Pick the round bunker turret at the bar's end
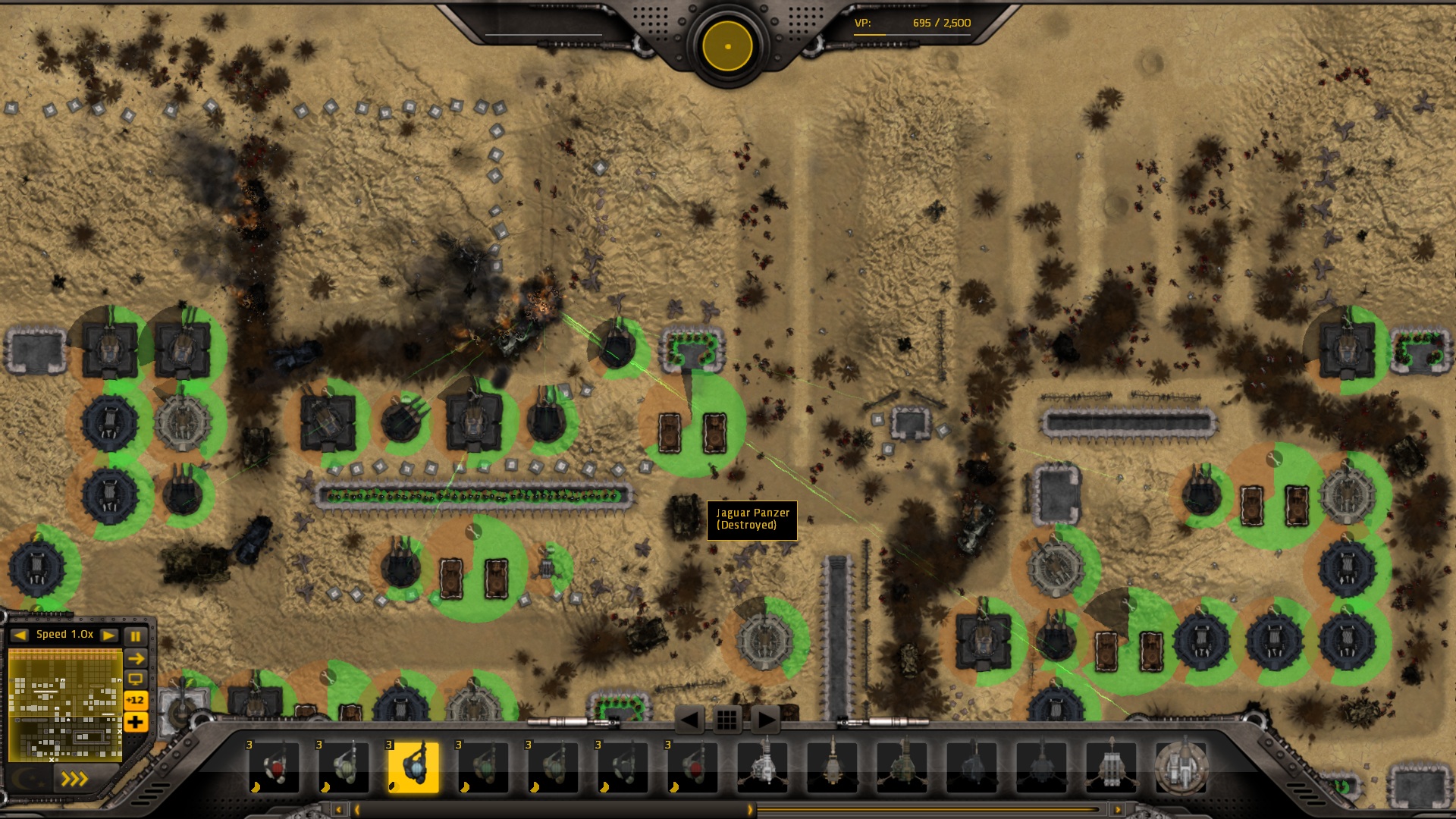Image resolution: width=1456 pixels, height=819 pixels. click(x=1181, y=767)
